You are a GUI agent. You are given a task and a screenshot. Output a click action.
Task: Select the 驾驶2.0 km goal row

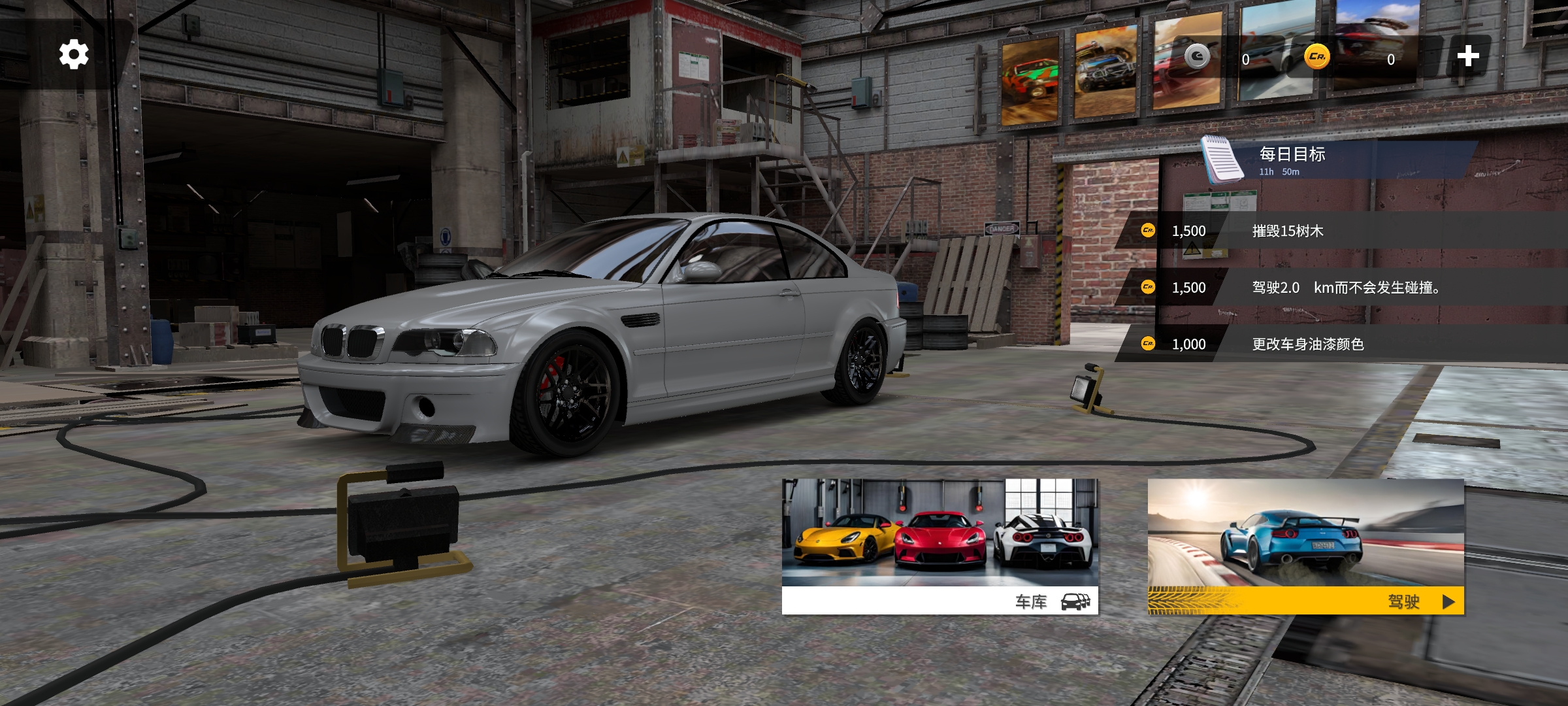pyautogui.click(x=1346, y=288)
